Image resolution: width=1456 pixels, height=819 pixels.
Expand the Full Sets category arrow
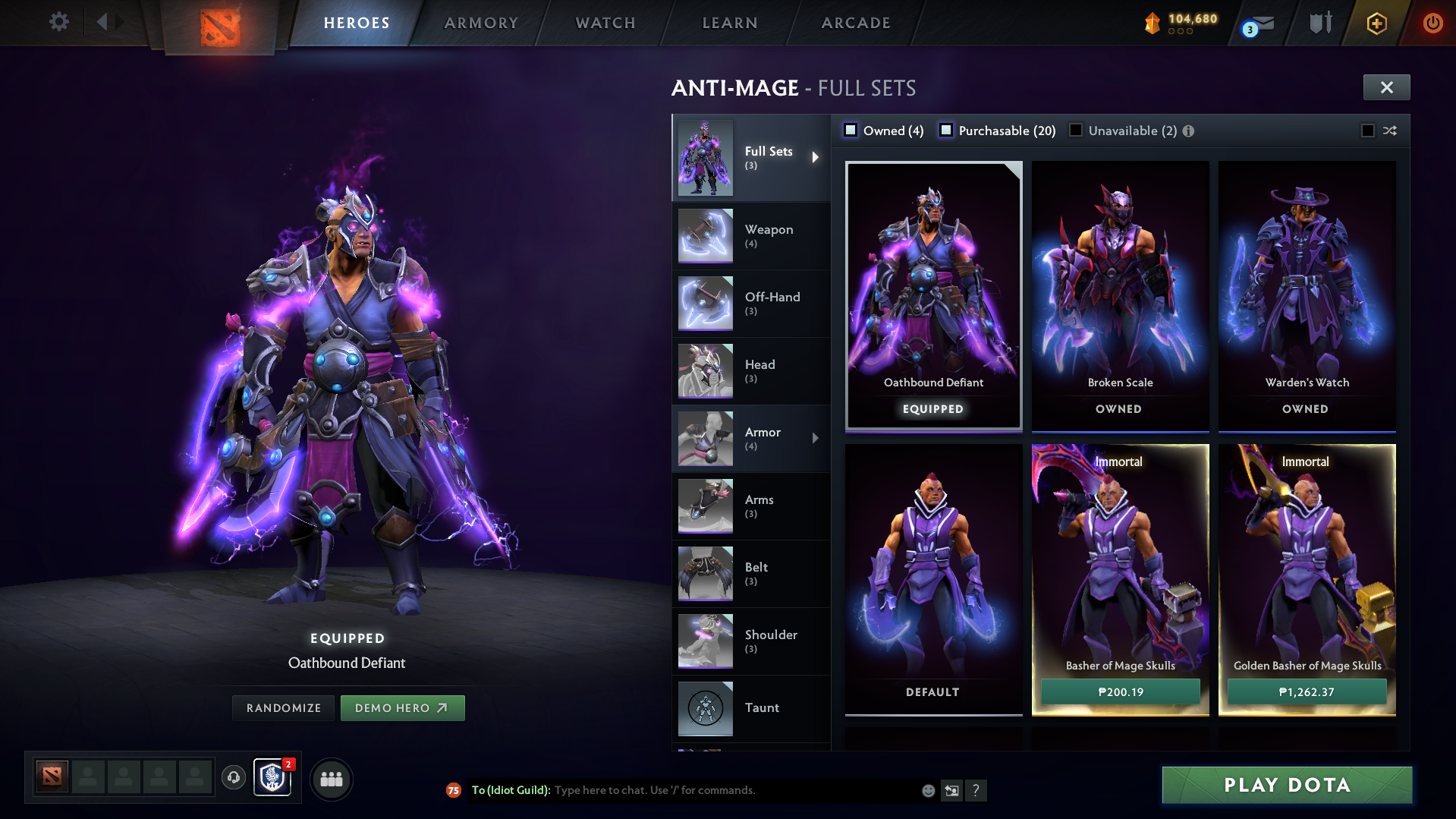point(816,157)
